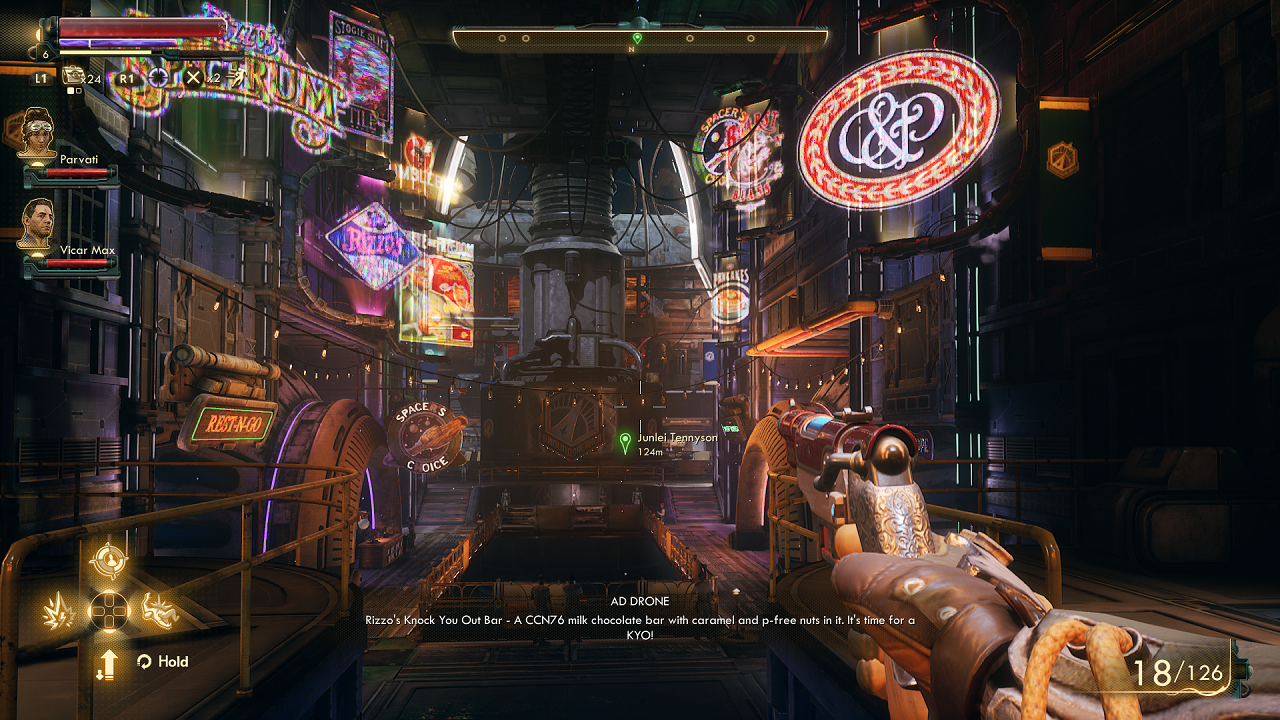Toggle the x2 dodge charge indicator
This screenshot has height=720, width=1280.
(214, 78)
